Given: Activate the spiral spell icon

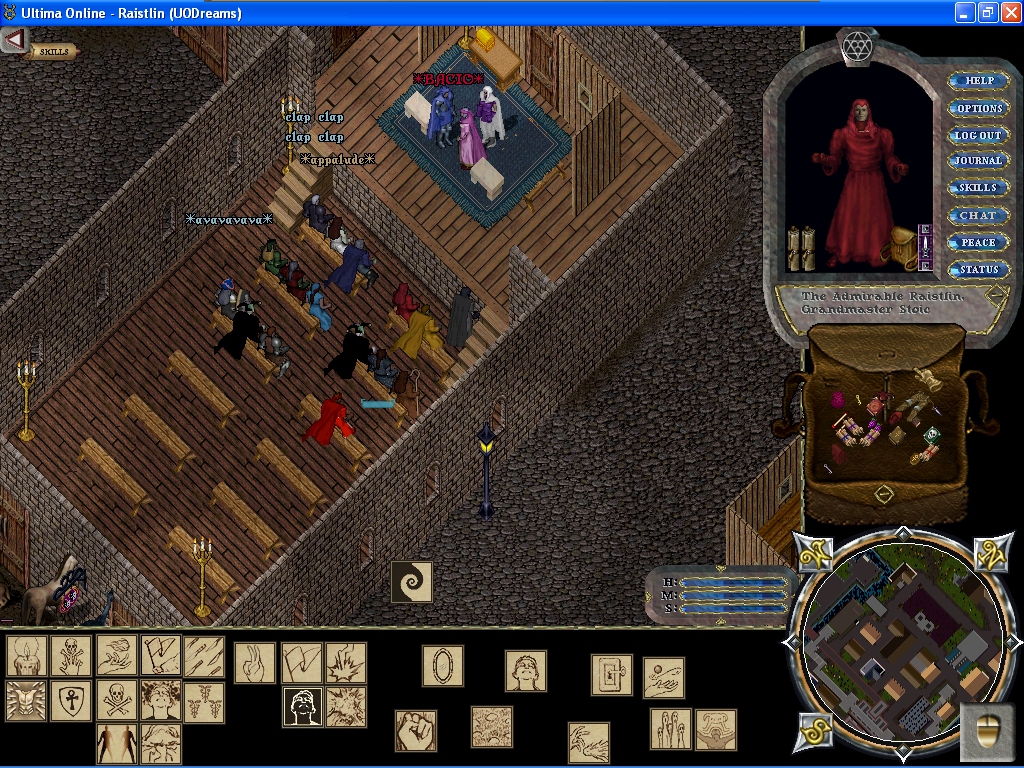Looking at the screenshot, I should 411,581.
